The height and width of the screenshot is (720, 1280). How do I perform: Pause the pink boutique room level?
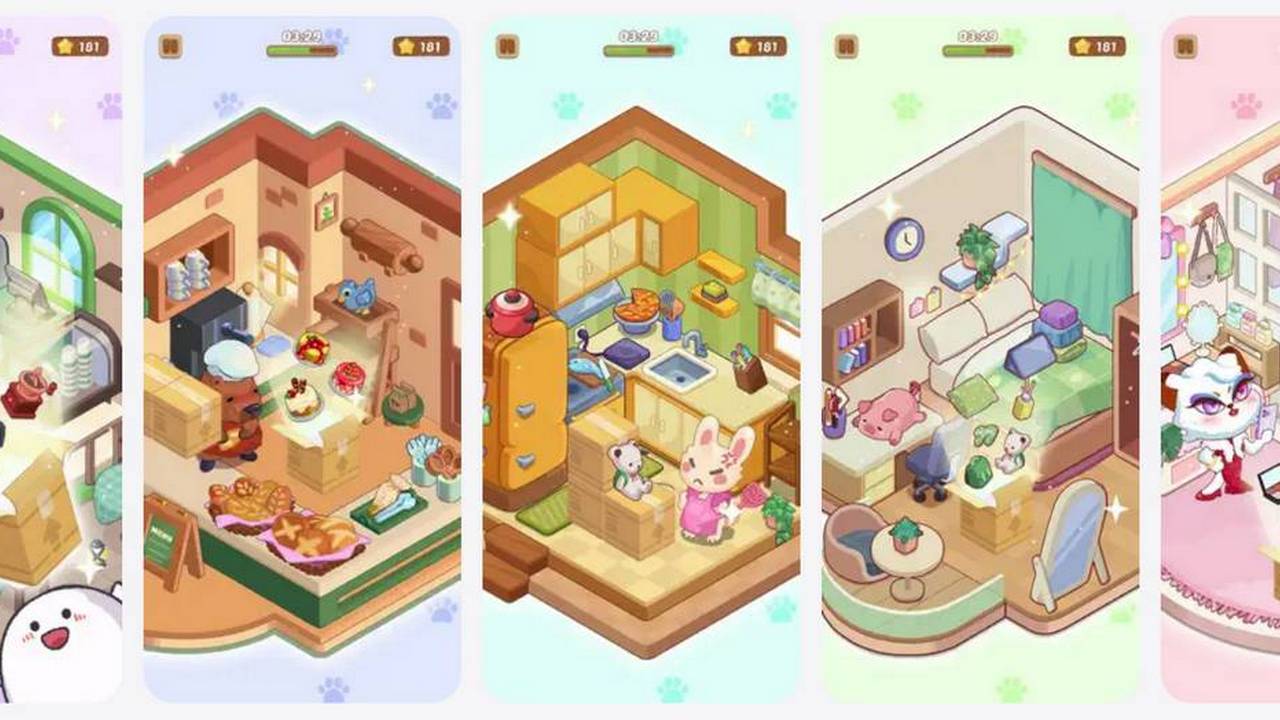click(x=1185, y=46)
